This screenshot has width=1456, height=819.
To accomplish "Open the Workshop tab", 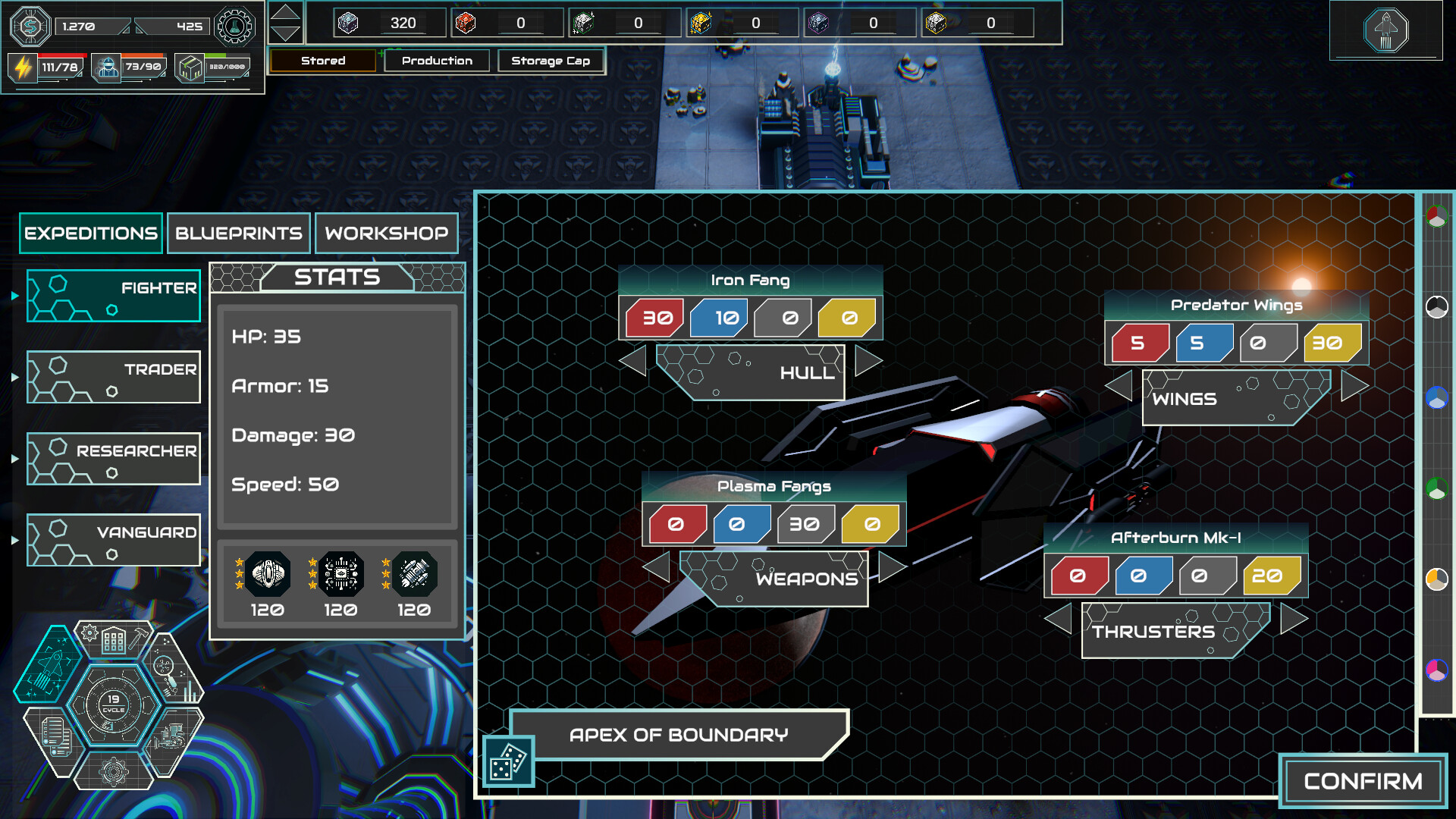I will (386, 233).
